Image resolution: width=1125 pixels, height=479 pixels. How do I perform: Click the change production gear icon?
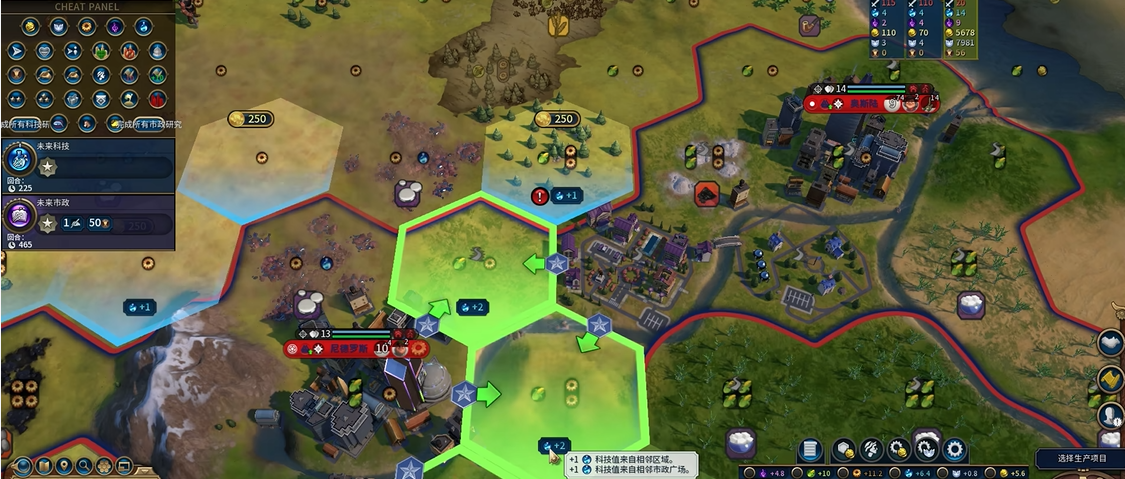pos(955,450)
